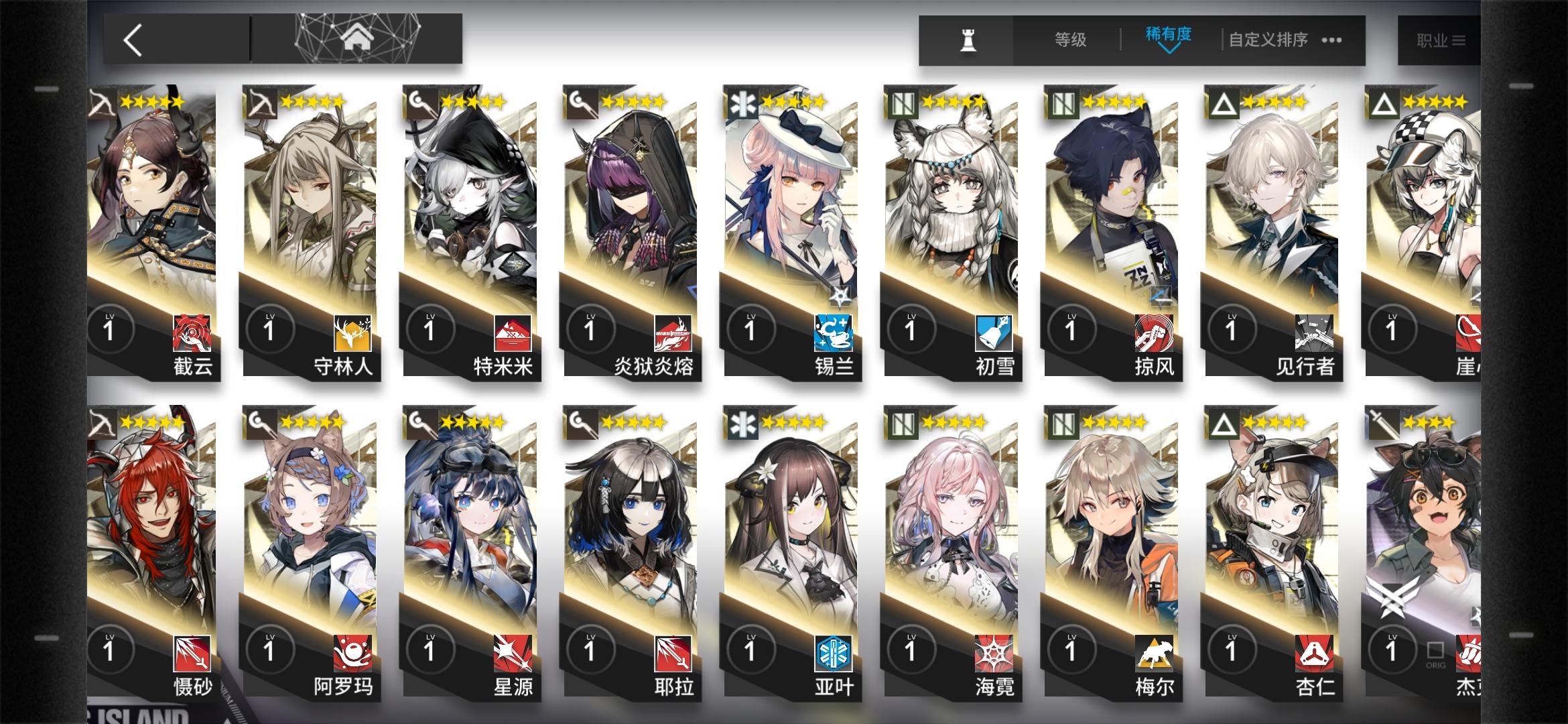
Task: Switch sorting to the 等级 tab
Action: tap(1069, 39)
